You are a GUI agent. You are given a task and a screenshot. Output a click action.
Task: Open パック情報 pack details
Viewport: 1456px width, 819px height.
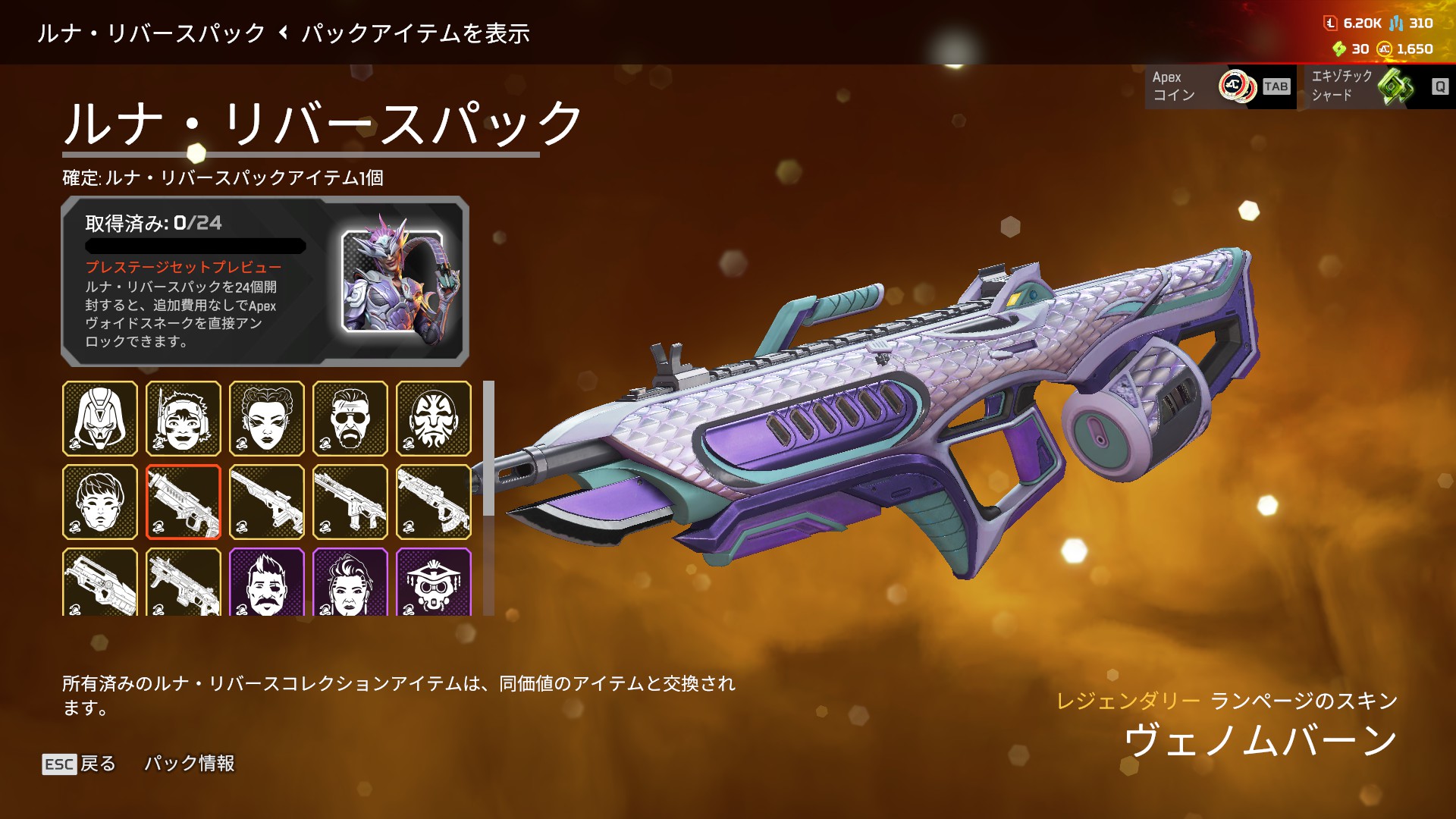(x=190, y=764)
